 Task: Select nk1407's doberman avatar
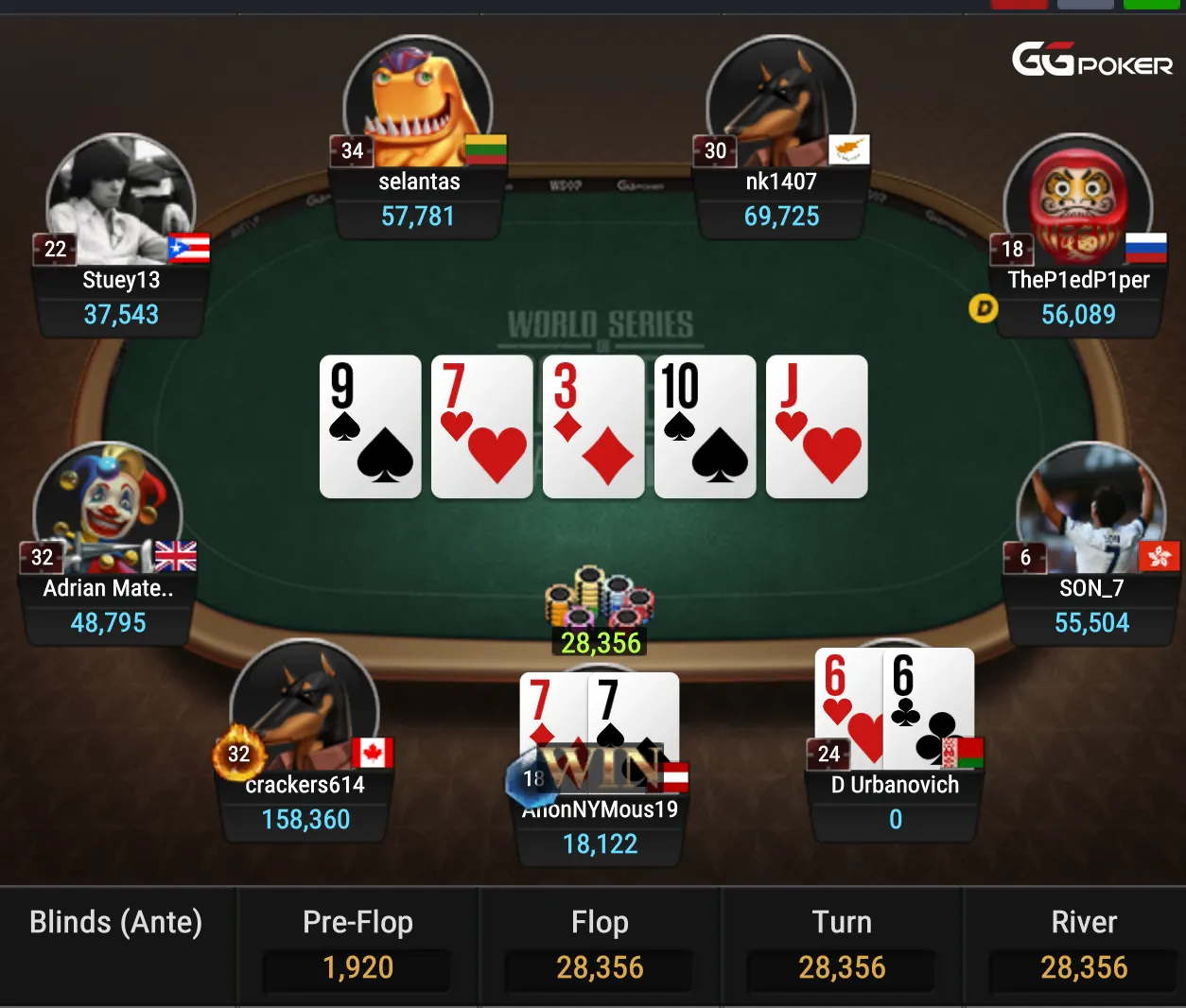click(781, 101)
